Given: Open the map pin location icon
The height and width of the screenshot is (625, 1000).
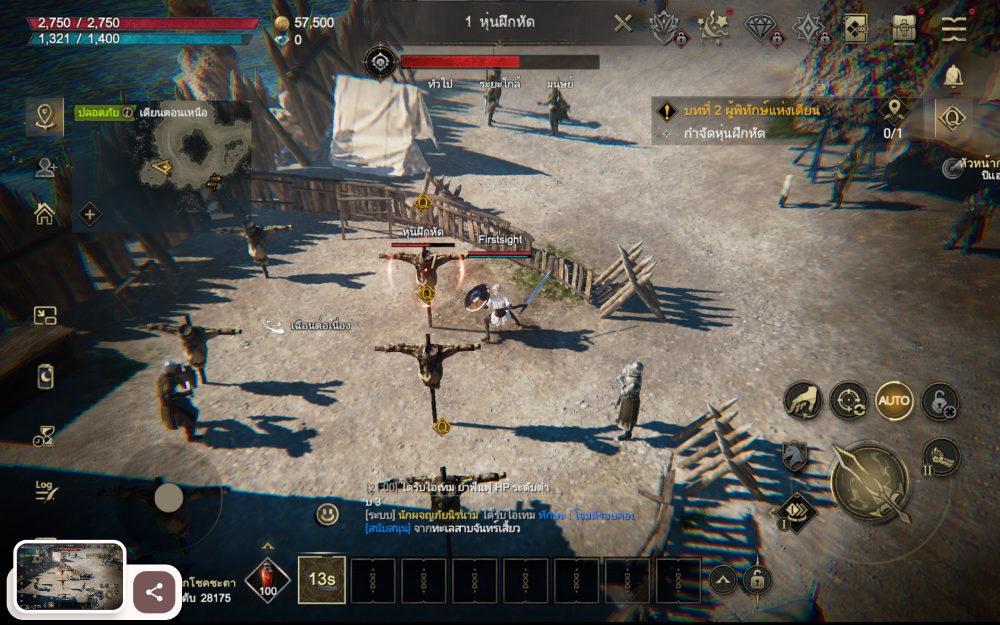Looking at the screenshot, I should coord(44,116).
